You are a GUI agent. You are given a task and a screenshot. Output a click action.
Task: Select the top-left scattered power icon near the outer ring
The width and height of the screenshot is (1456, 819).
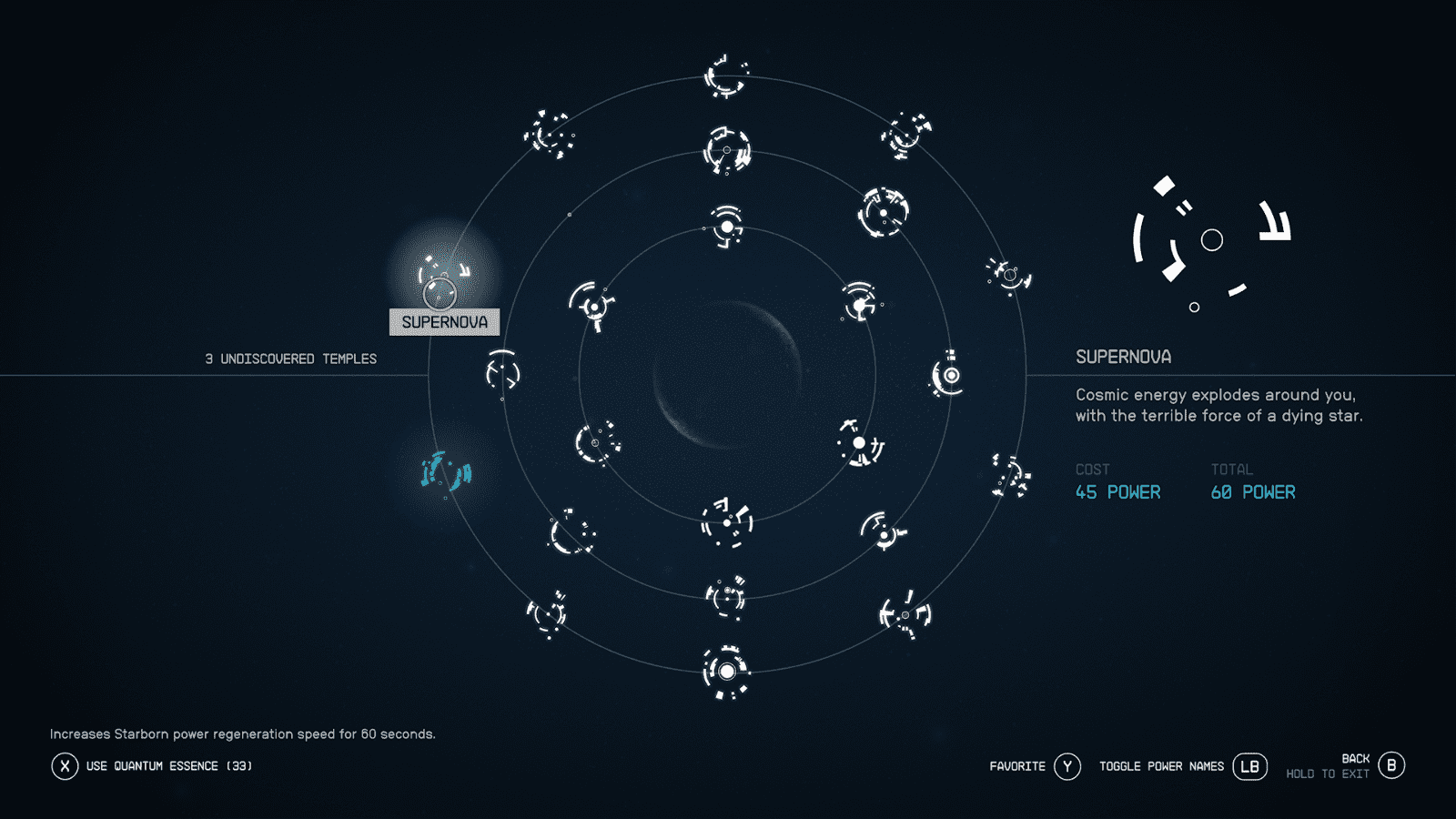pos(546,135)
